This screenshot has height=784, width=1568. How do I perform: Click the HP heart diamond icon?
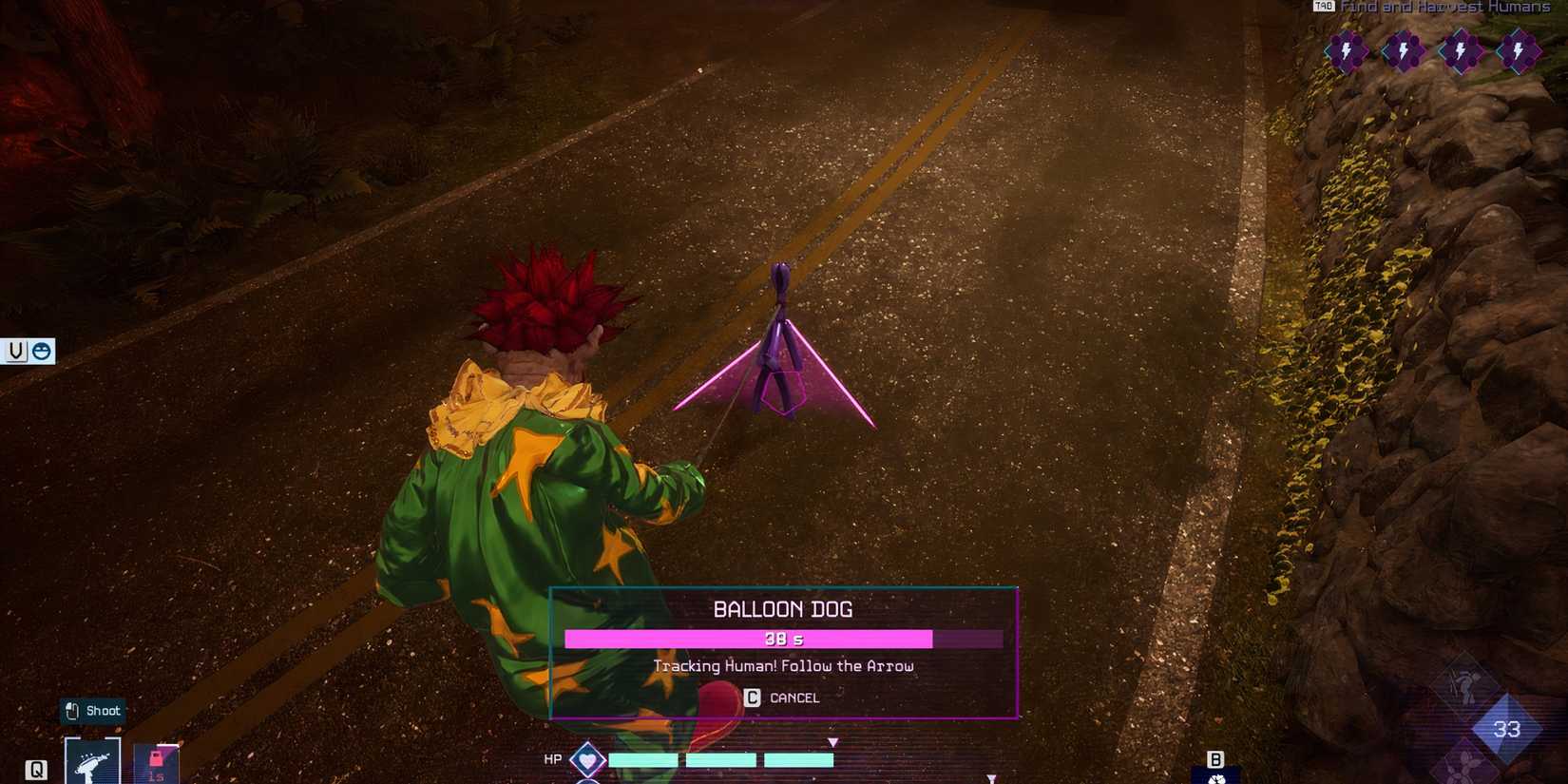pos(586,759)
